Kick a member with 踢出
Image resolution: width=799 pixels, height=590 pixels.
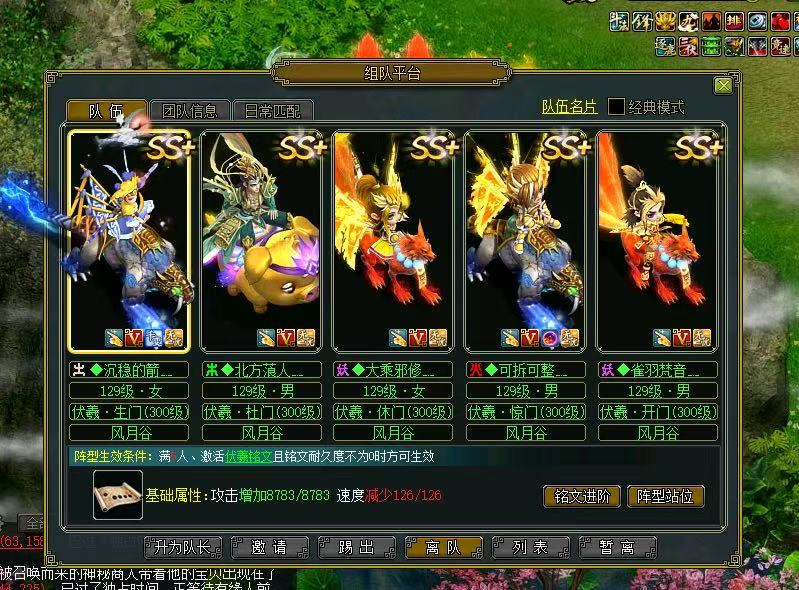click(355, 547)
